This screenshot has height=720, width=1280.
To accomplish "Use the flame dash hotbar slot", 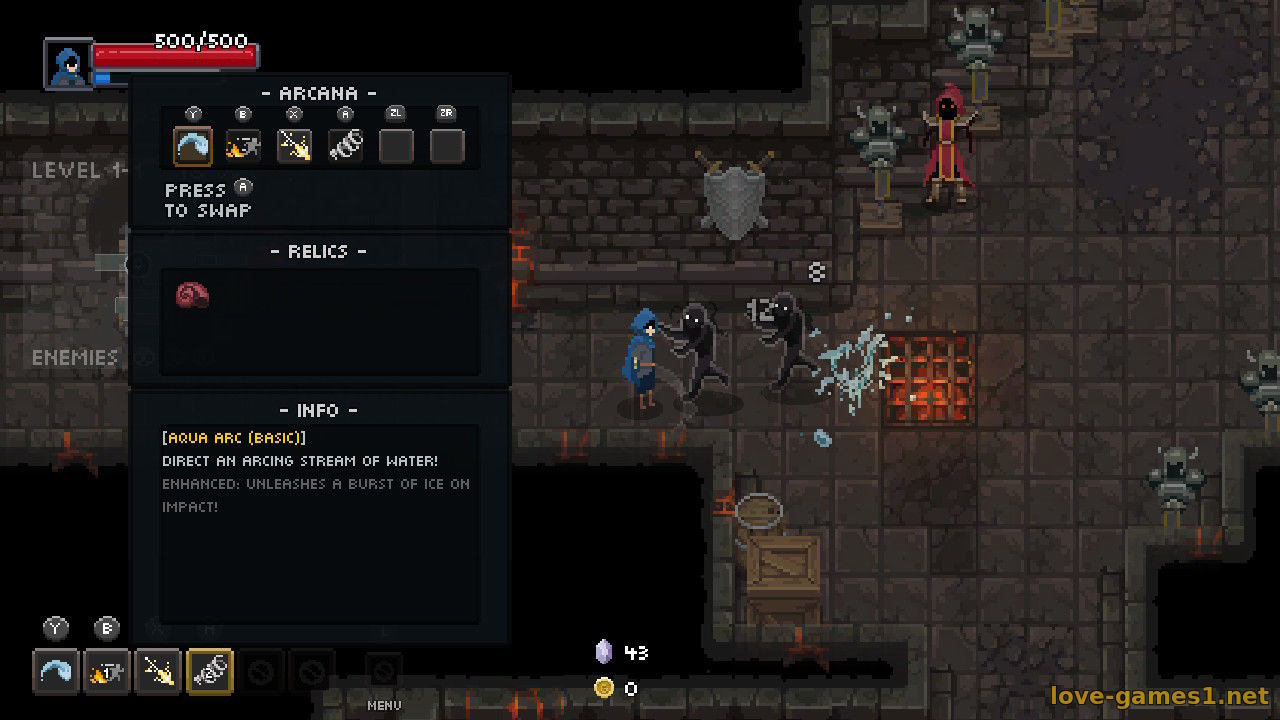I will (107, 671).
